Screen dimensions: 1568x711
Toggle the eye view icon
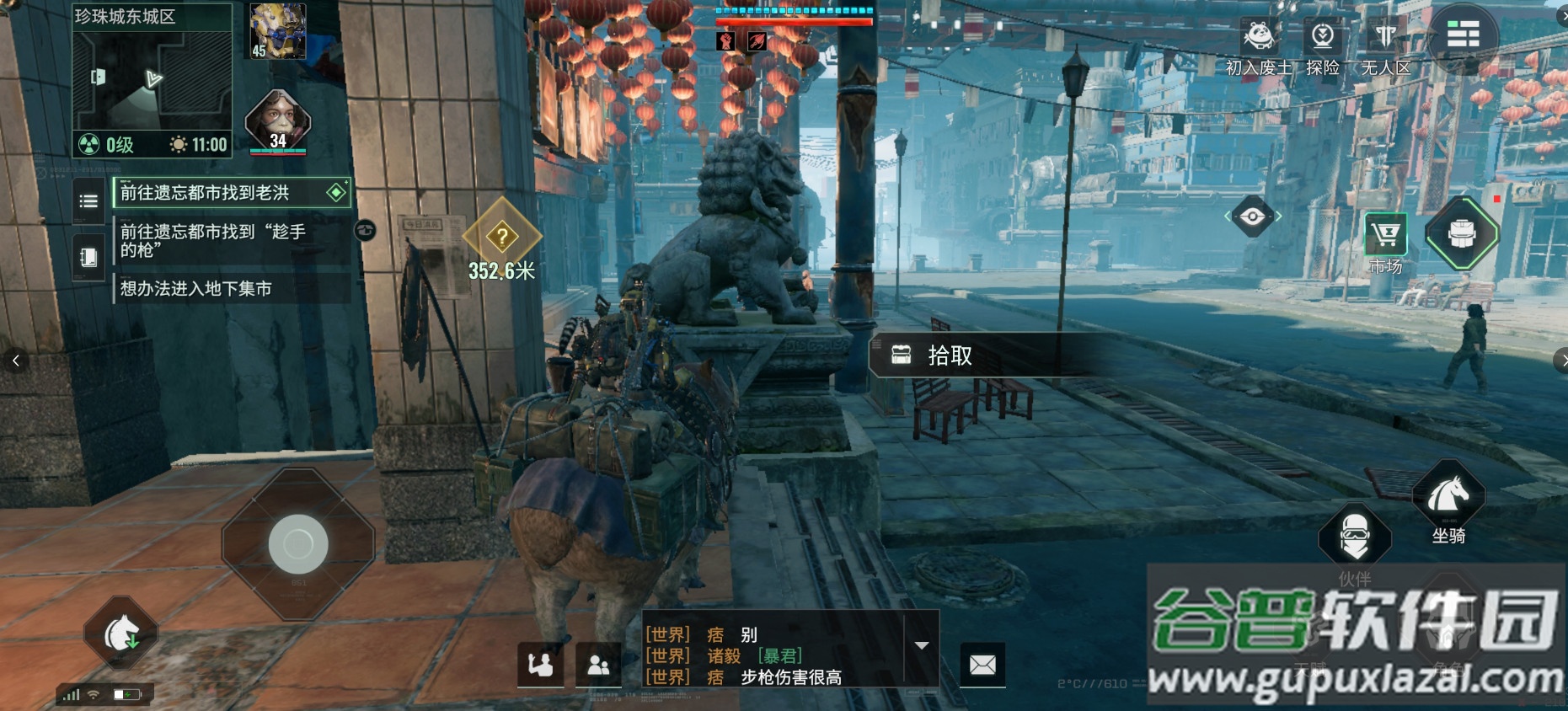click(x=1252, y=217)
